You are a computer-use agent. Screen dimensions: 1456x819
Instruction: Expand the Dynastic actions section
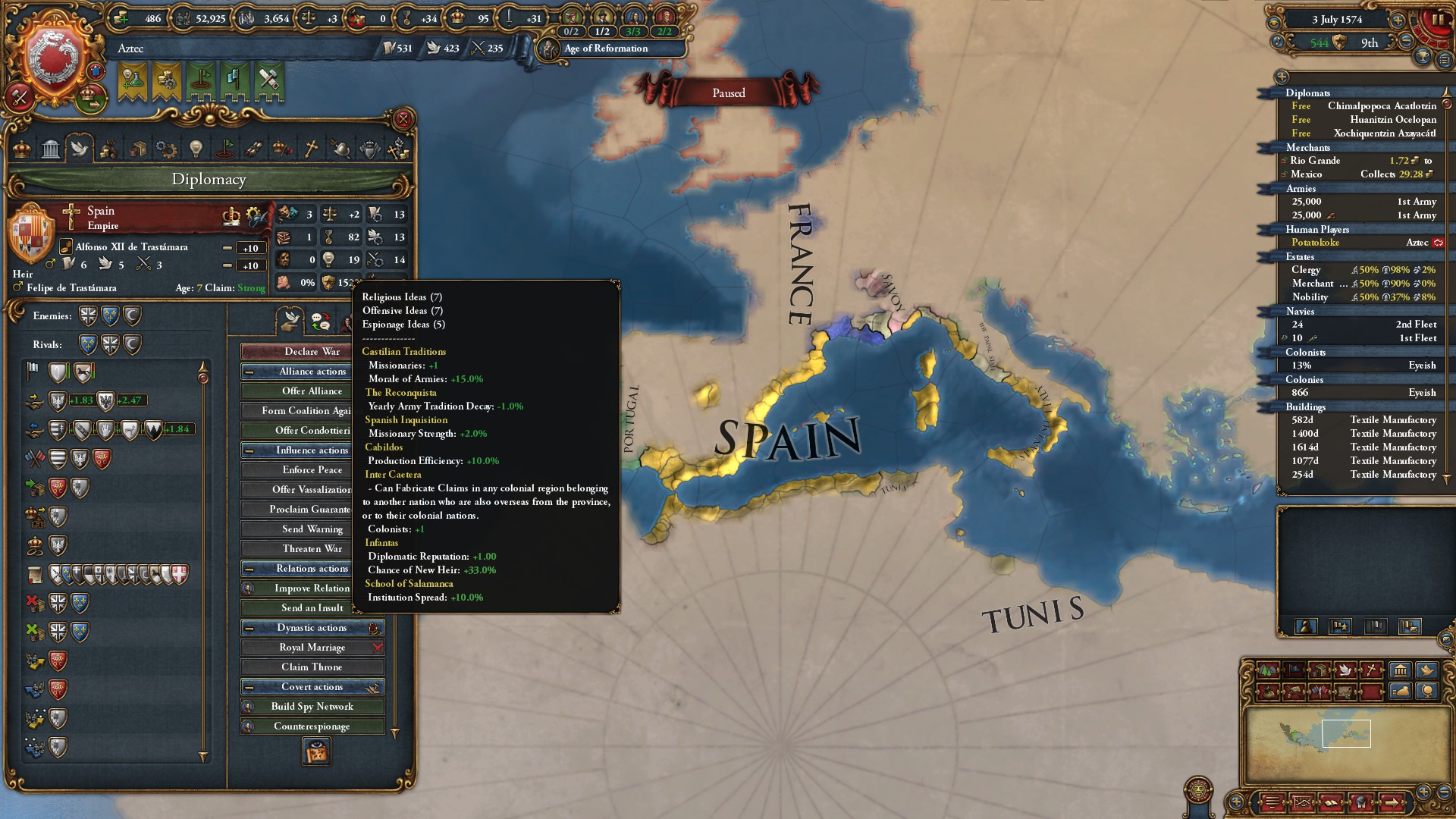(312, 627)
